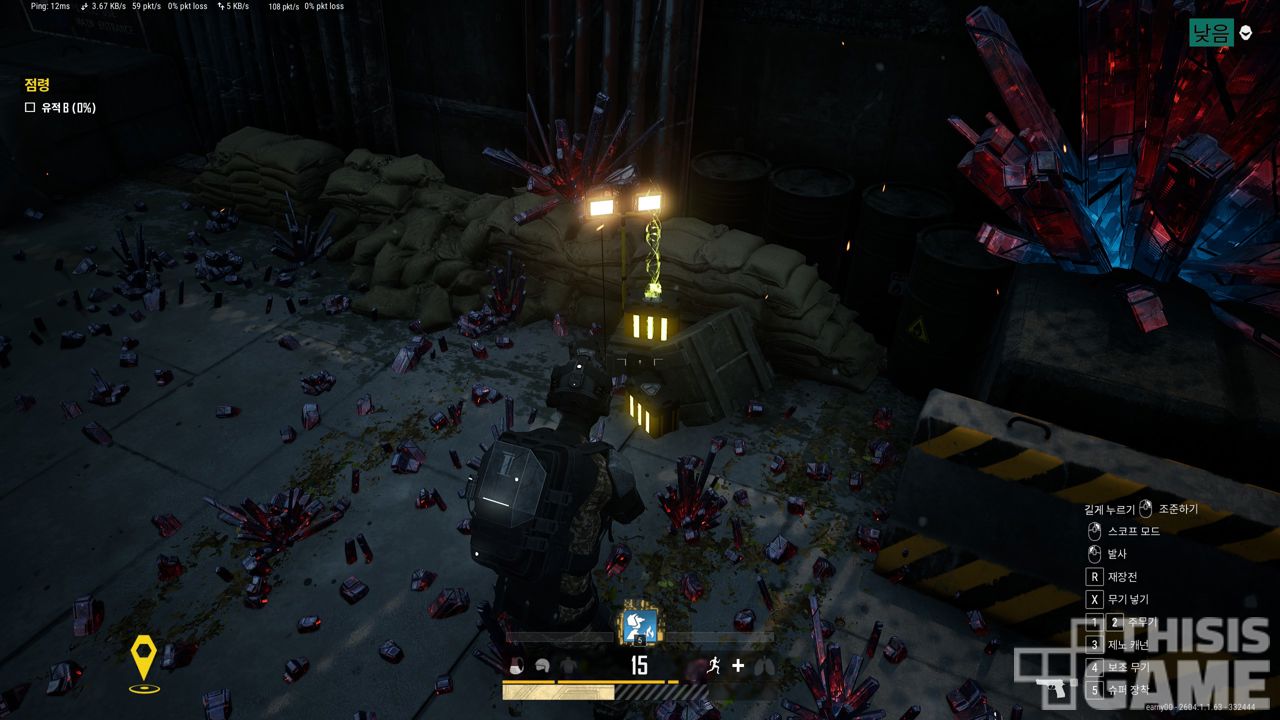1280x720 pixels.
Task: Click the plus health icon
Action: pyautogui.click(x=738, y=666)
